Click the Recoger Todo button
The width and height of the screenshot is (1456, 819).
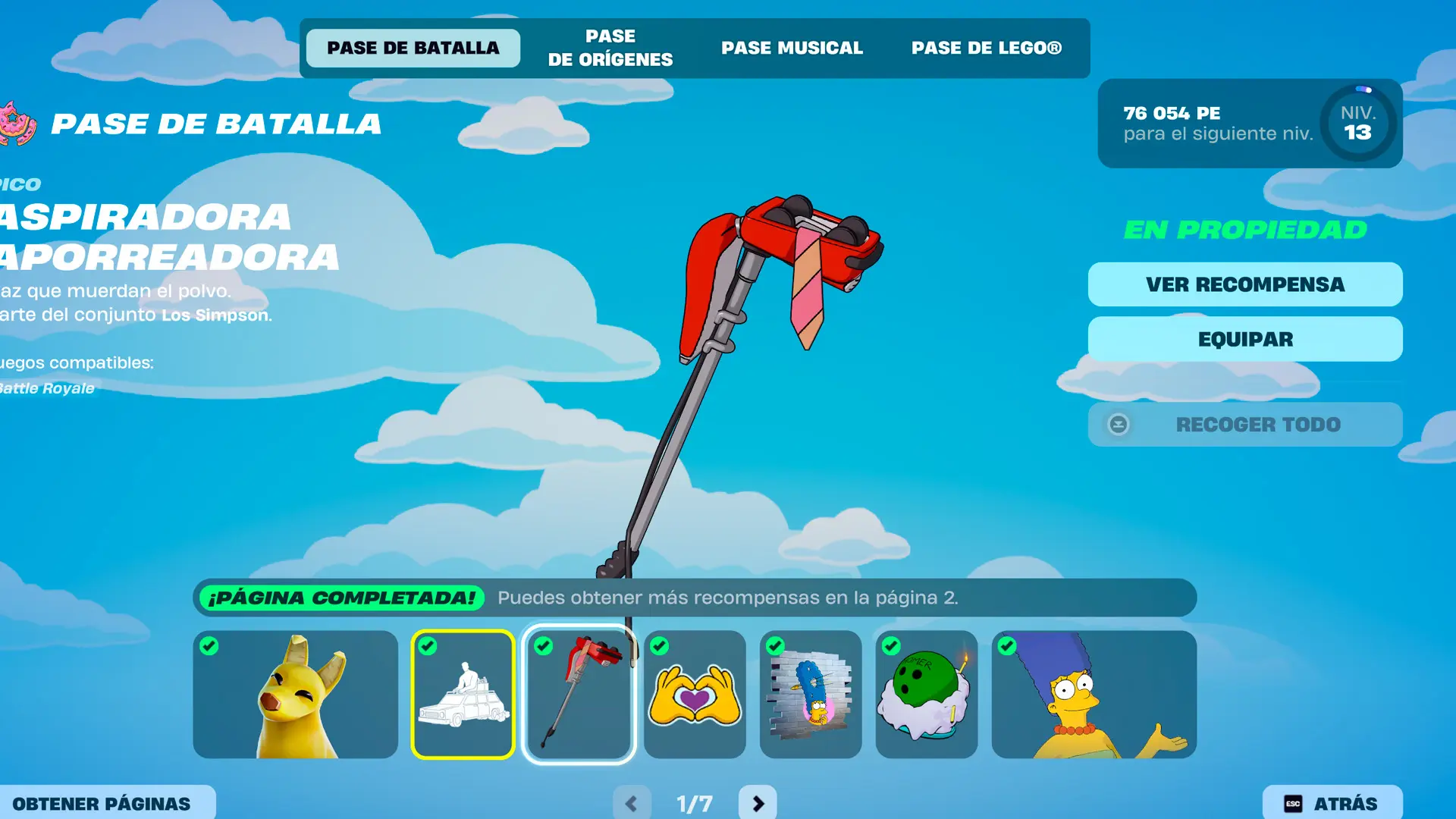[1245, 425]
